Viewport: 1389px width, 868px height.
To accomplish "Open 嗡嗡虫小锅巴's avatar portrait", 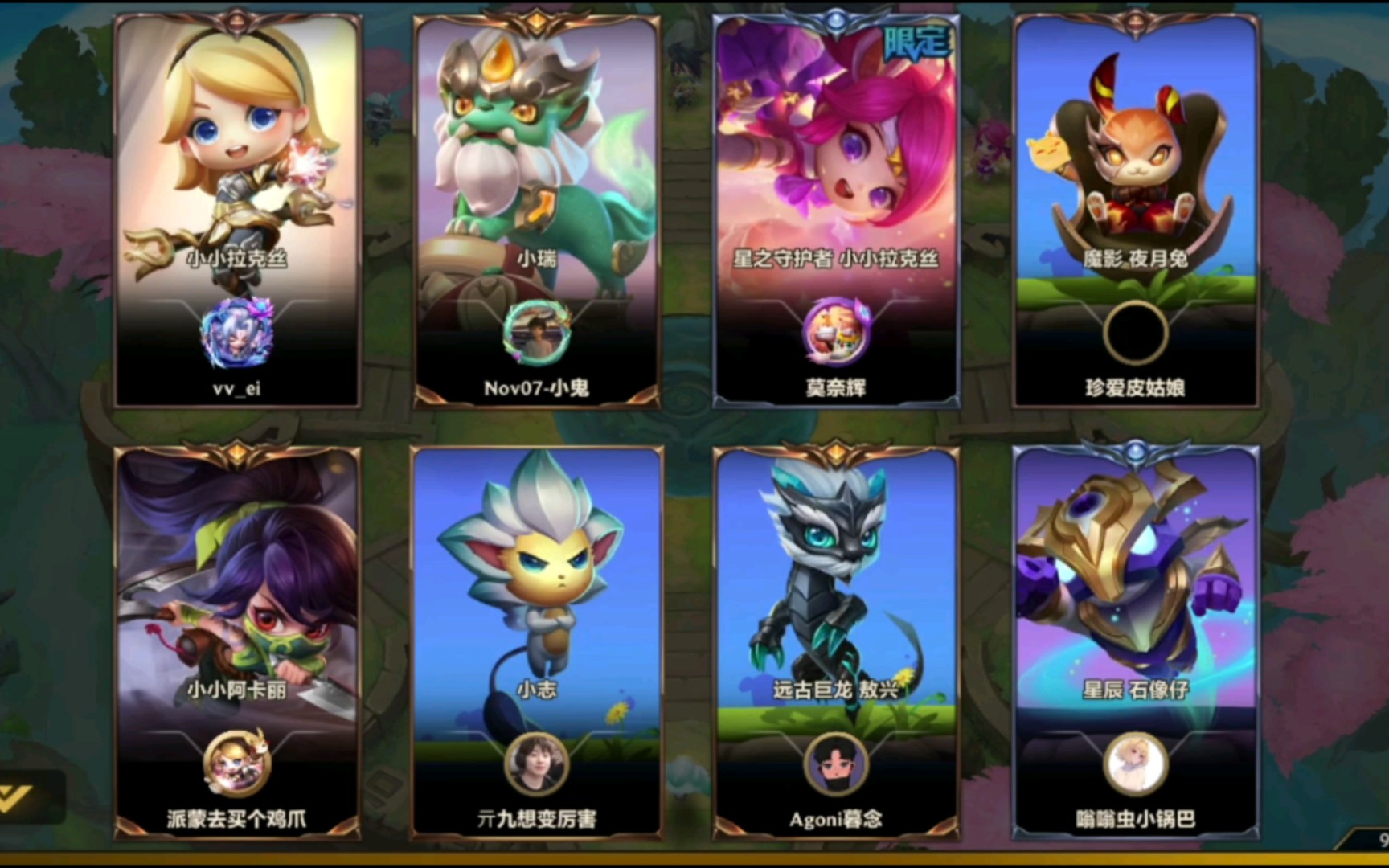I will (1135, 764).
